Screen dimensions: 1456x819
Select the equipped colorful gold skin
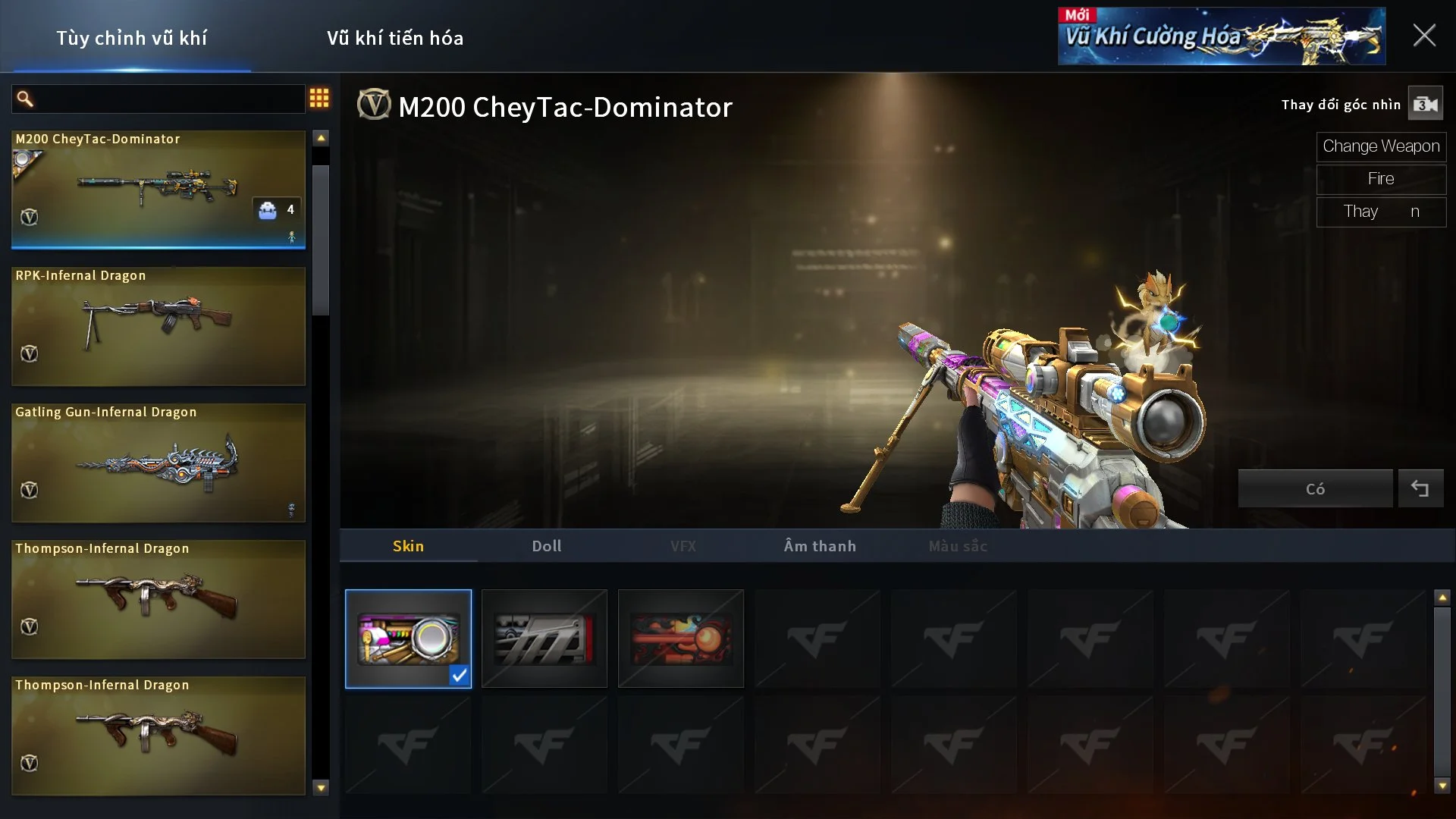(408, 639)
